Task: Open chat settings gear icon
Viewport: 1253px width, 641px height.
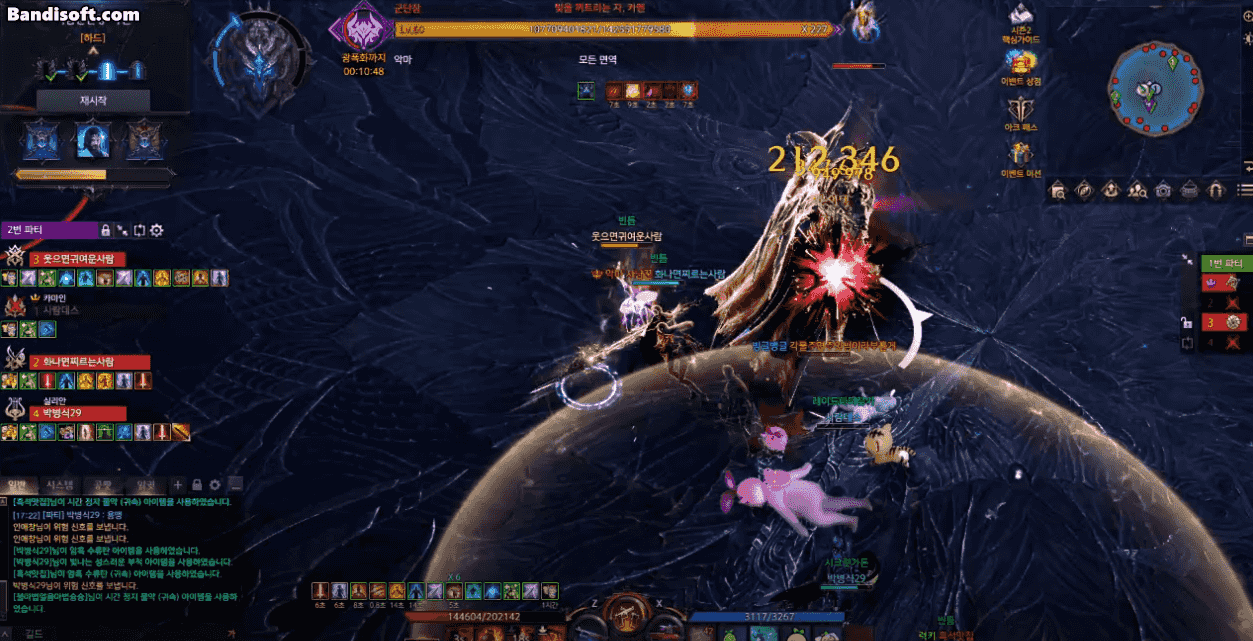Action: click(x=214, y=485)
